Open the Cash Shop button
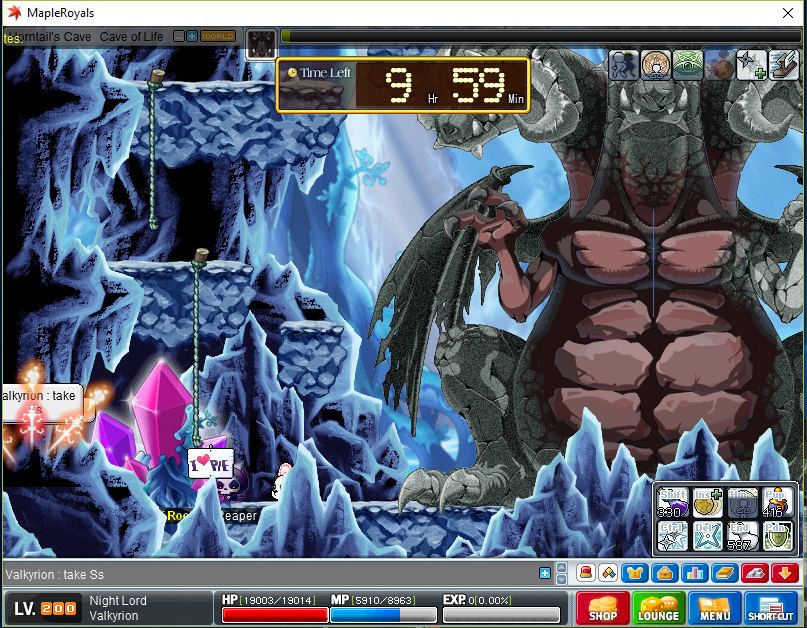Image resolution: width=807 pixels, height=628 pixels. tap(601, 607)
